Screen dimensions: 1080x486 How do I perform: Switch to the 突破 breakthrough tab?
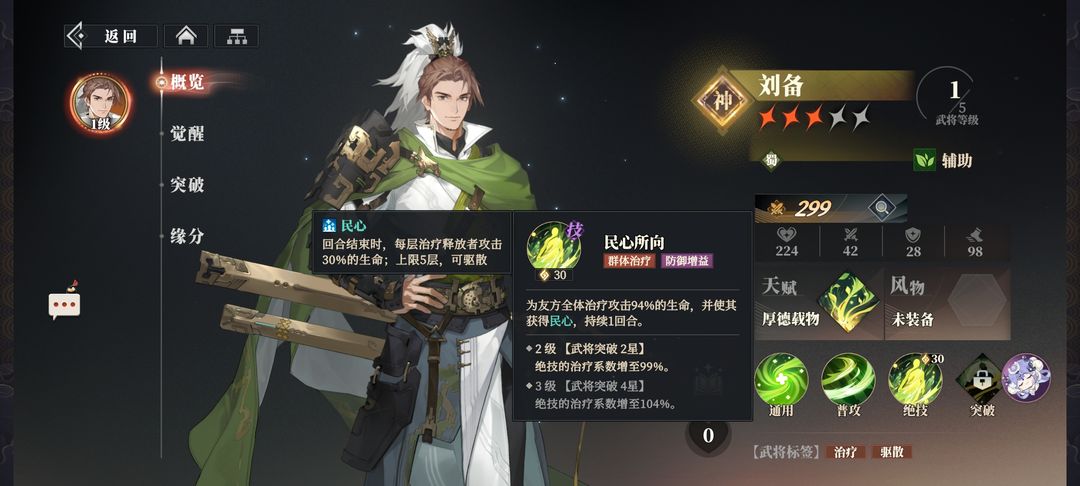(x=187, y=185)
